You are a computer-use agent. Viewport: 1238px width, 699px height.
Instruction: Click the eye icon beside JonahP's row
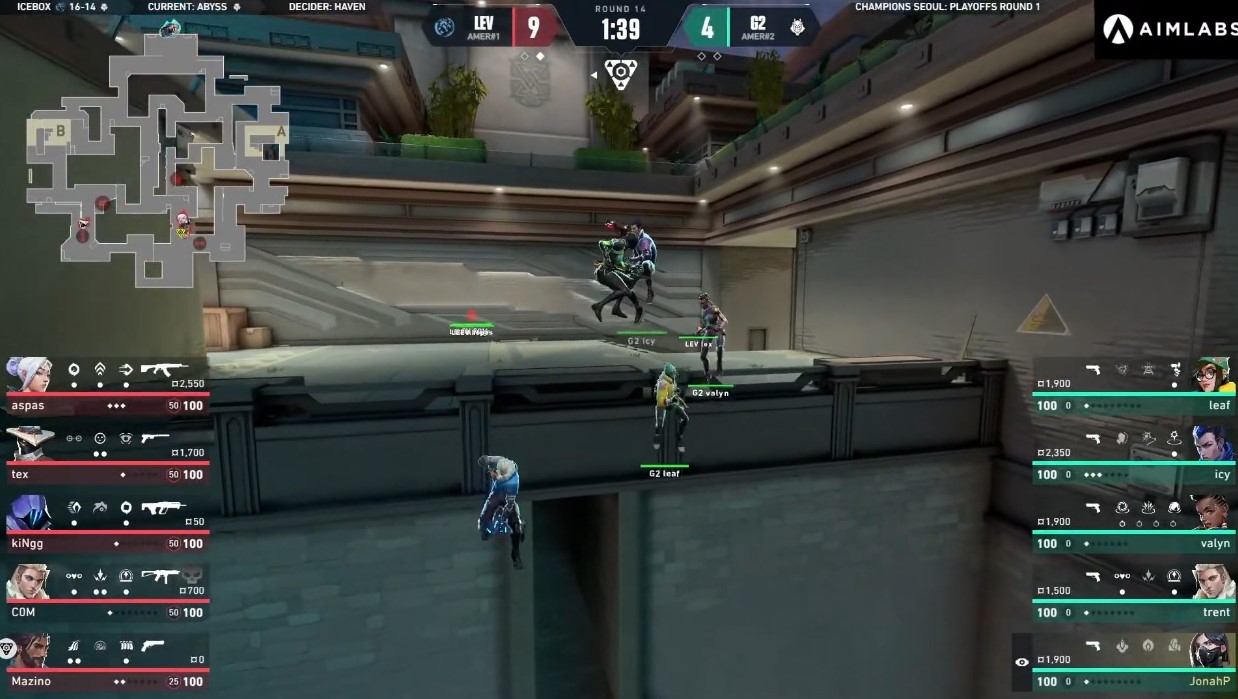[1021, 661]
